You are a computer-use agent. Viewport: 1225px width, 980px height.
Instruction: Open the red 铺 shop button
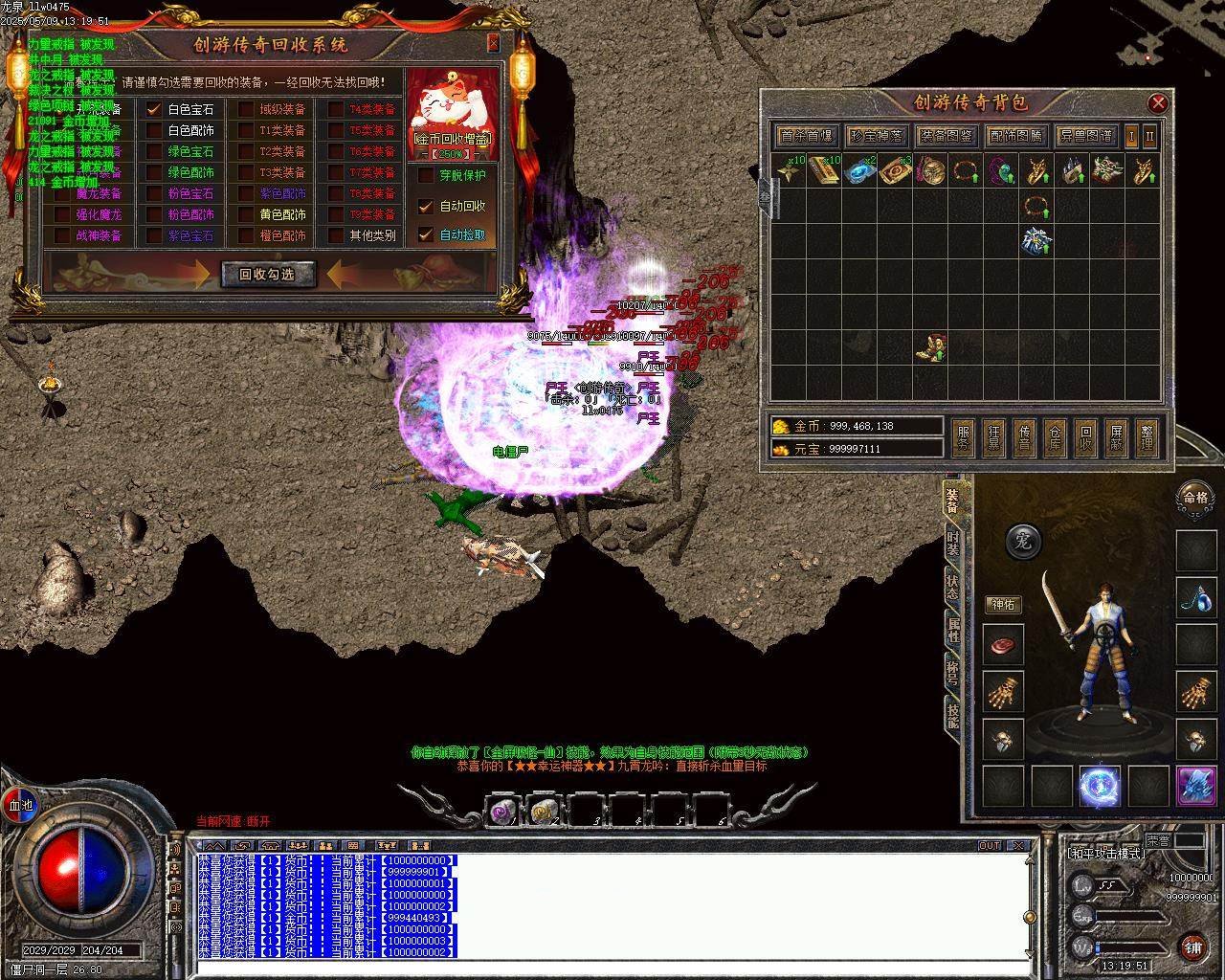coord(1192,947)
